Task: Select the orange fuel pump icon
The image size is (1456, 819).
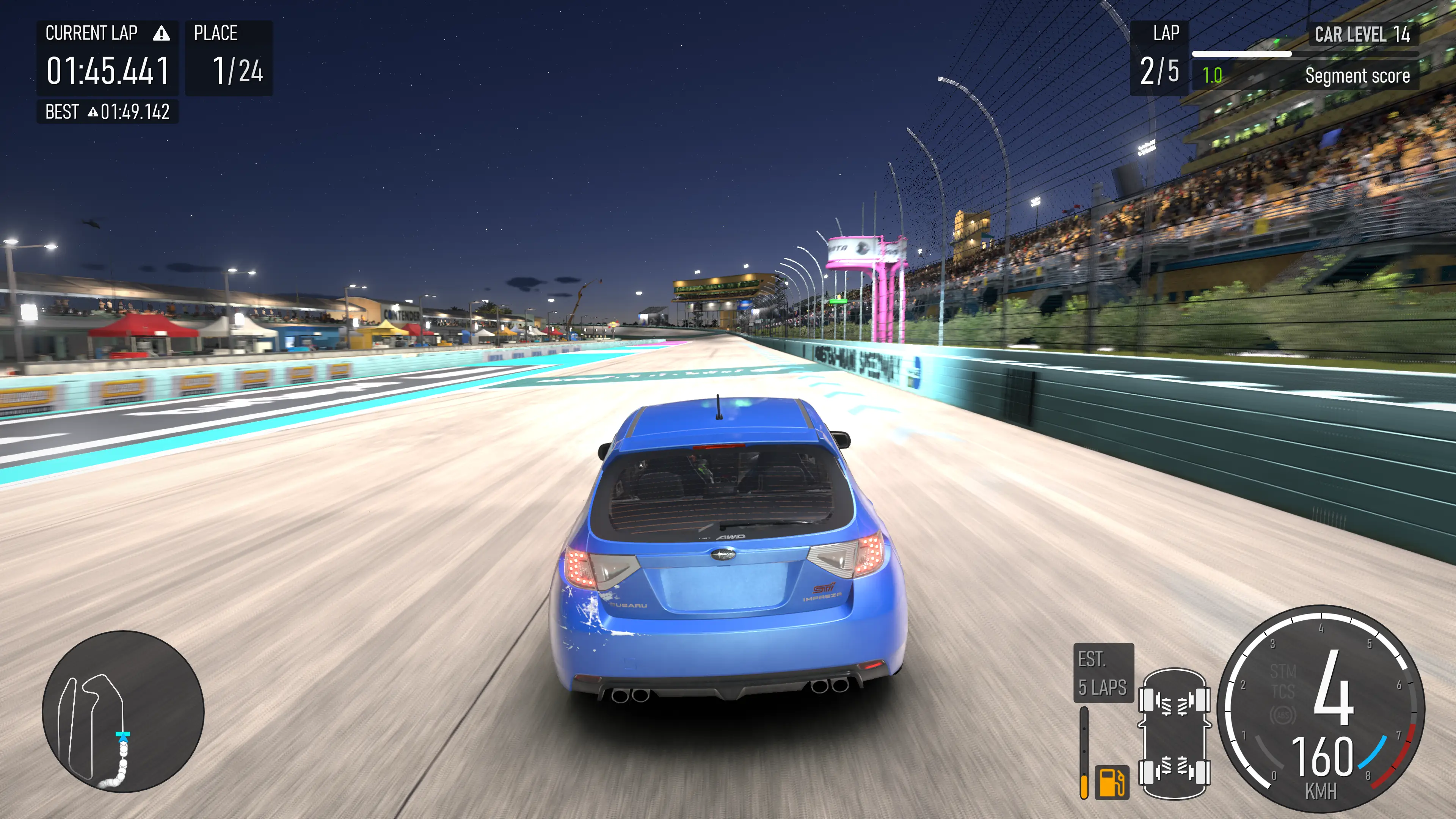Action: [1111, 782]
